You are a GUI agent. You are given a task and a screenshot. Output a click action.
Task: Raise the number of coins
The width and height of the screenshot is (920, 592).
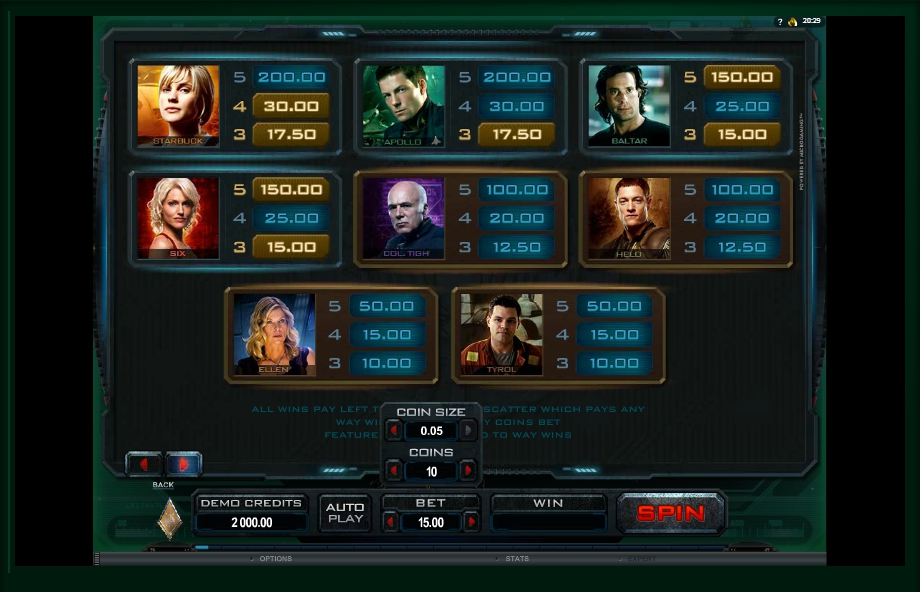[468, 471]
